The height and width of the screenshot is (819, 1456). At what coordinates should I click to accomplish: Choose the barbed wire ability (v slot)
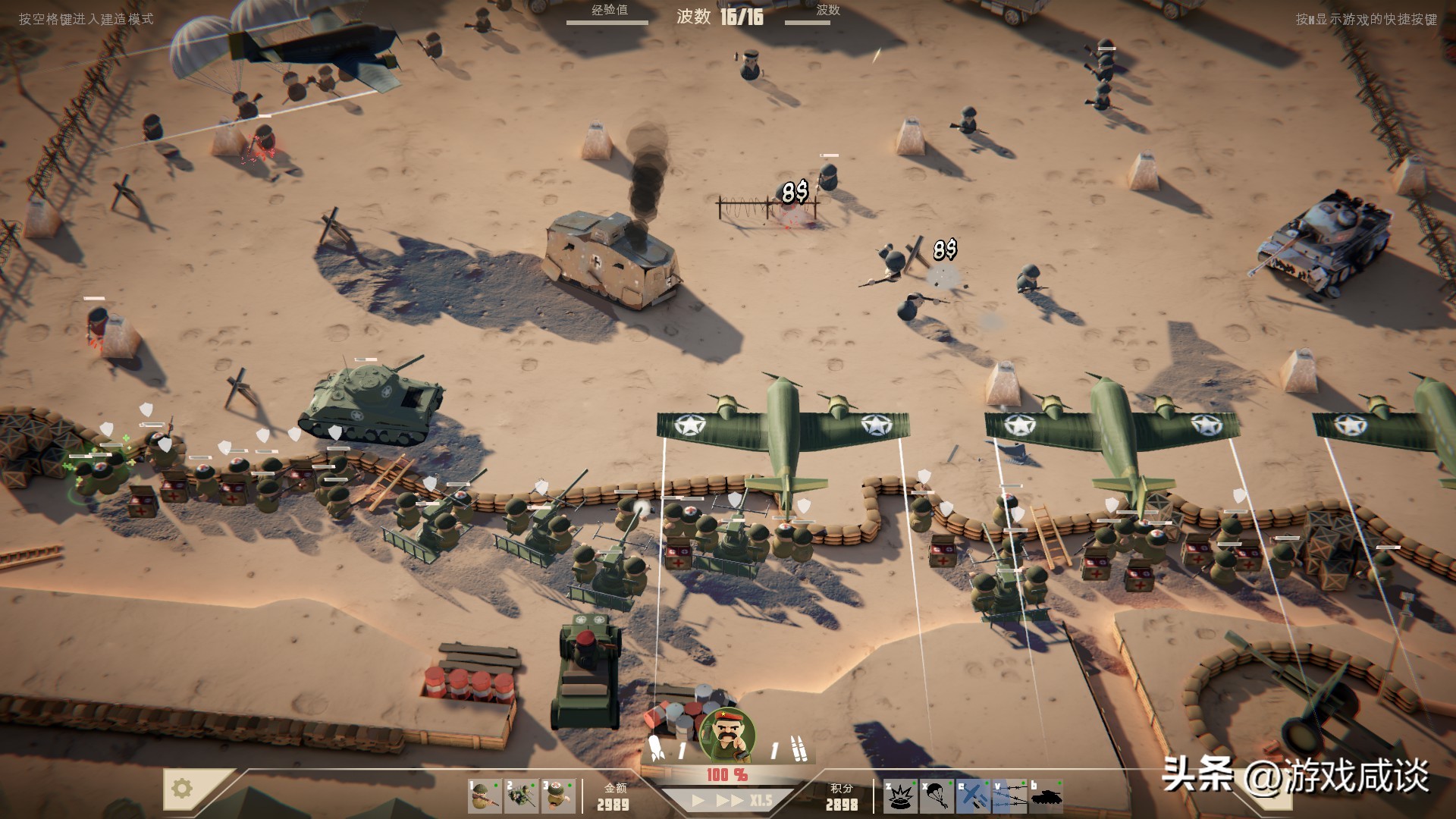(x=1009, y=796)
